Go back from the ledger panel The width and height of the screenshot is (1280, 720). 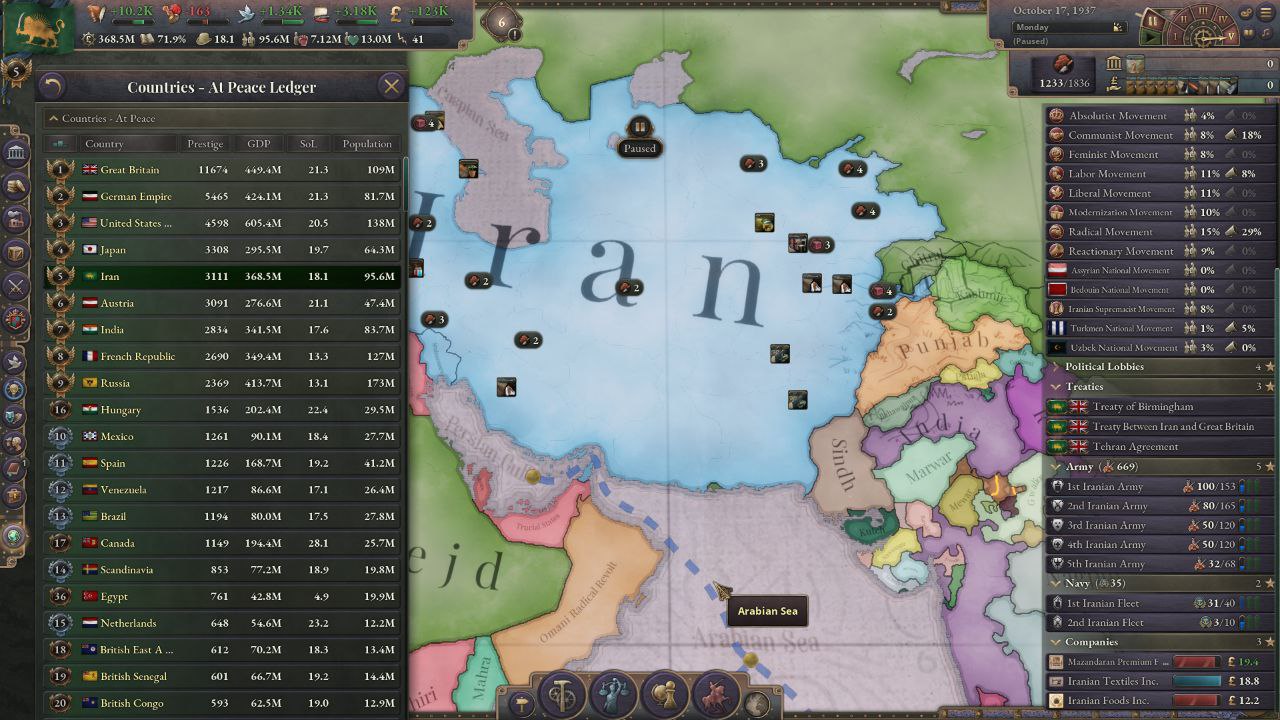(x=52, y=86)
